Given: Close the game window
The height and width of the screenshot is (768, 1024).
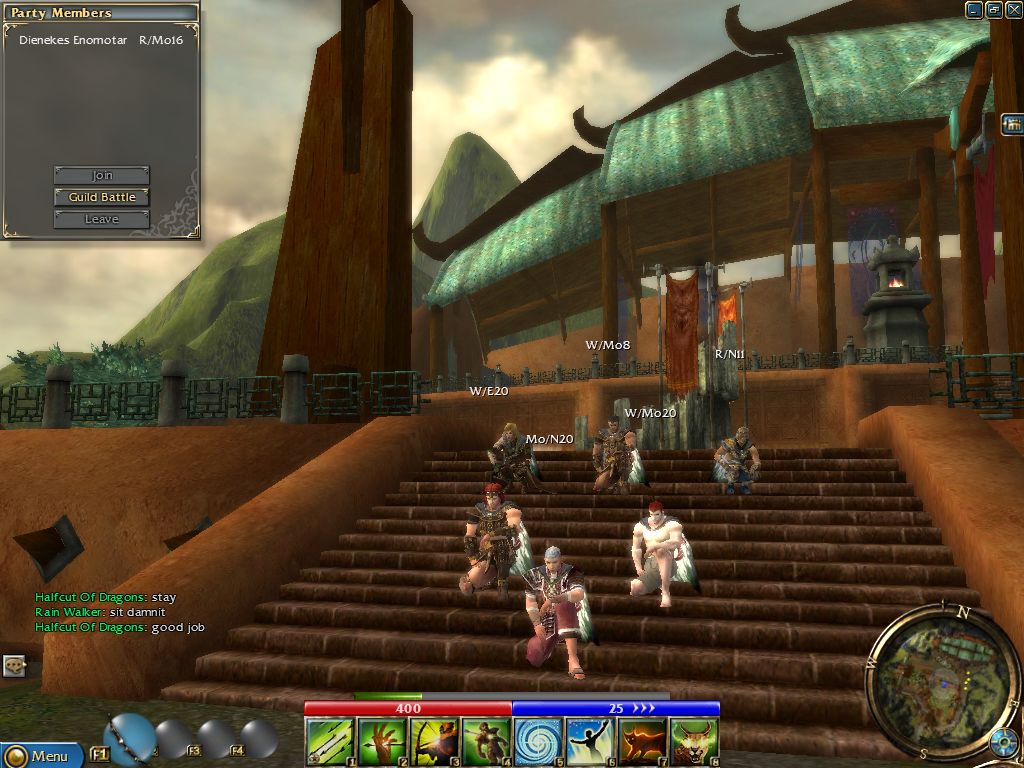Looking at the screenshot, I should pyautogui.click(x=1013, y=10).
